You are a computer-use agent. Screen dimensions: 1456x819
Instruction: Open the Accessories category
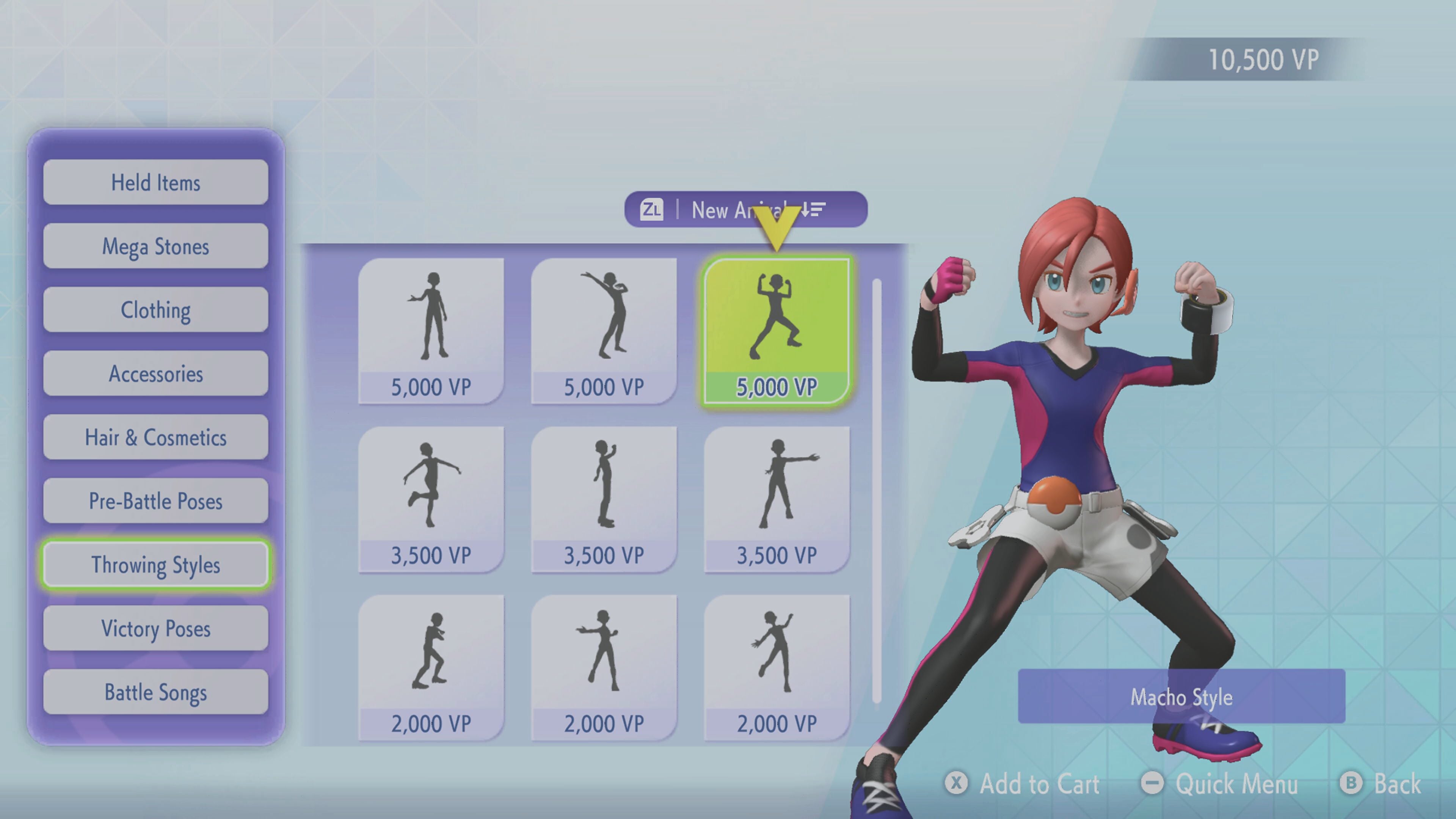[155, 373]
